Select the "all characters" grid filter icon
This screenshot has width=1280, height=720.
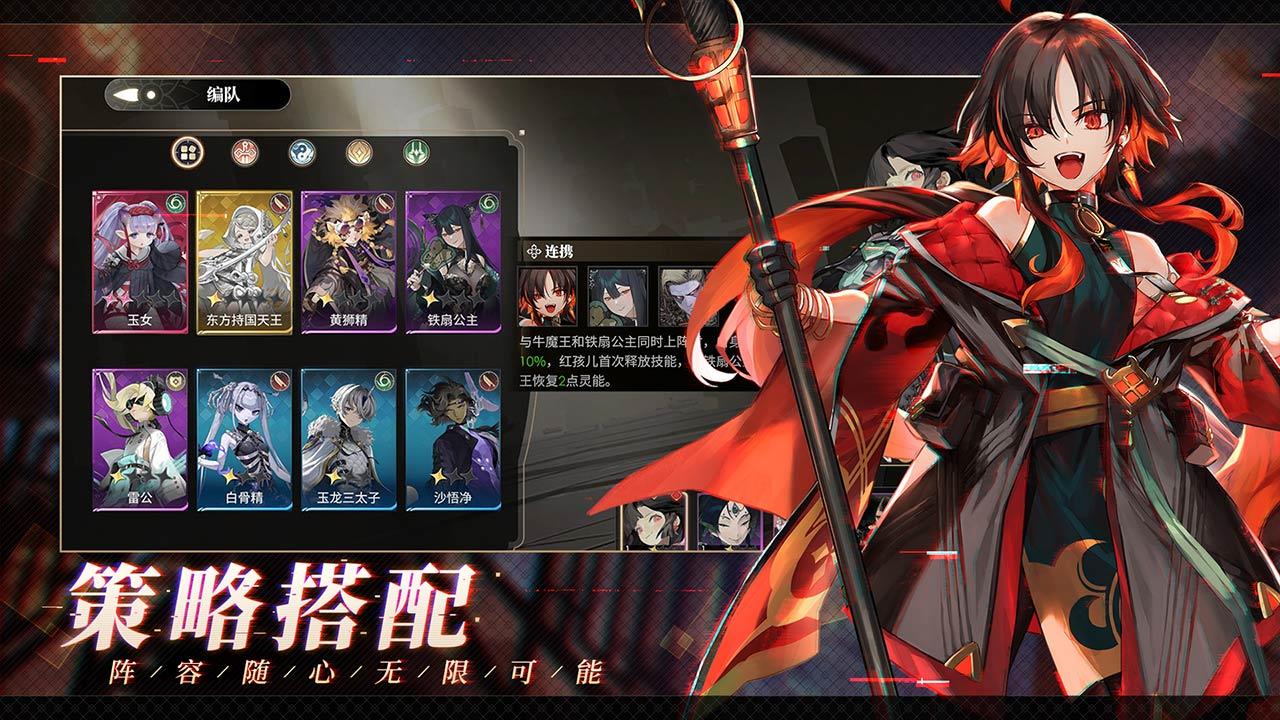point(186,152)
